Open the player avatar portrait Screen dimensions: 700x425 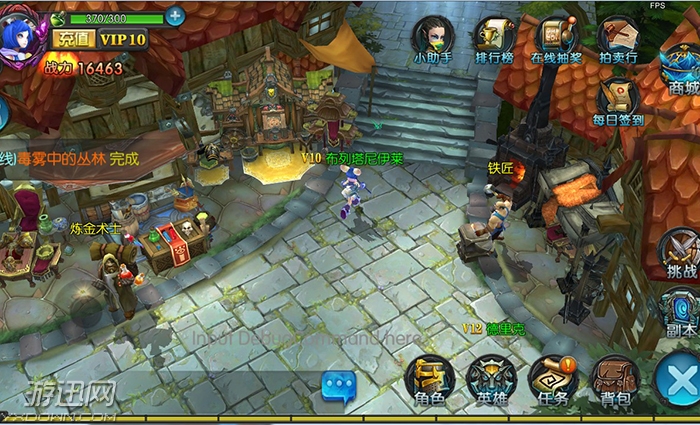click(x=22, y=37)
